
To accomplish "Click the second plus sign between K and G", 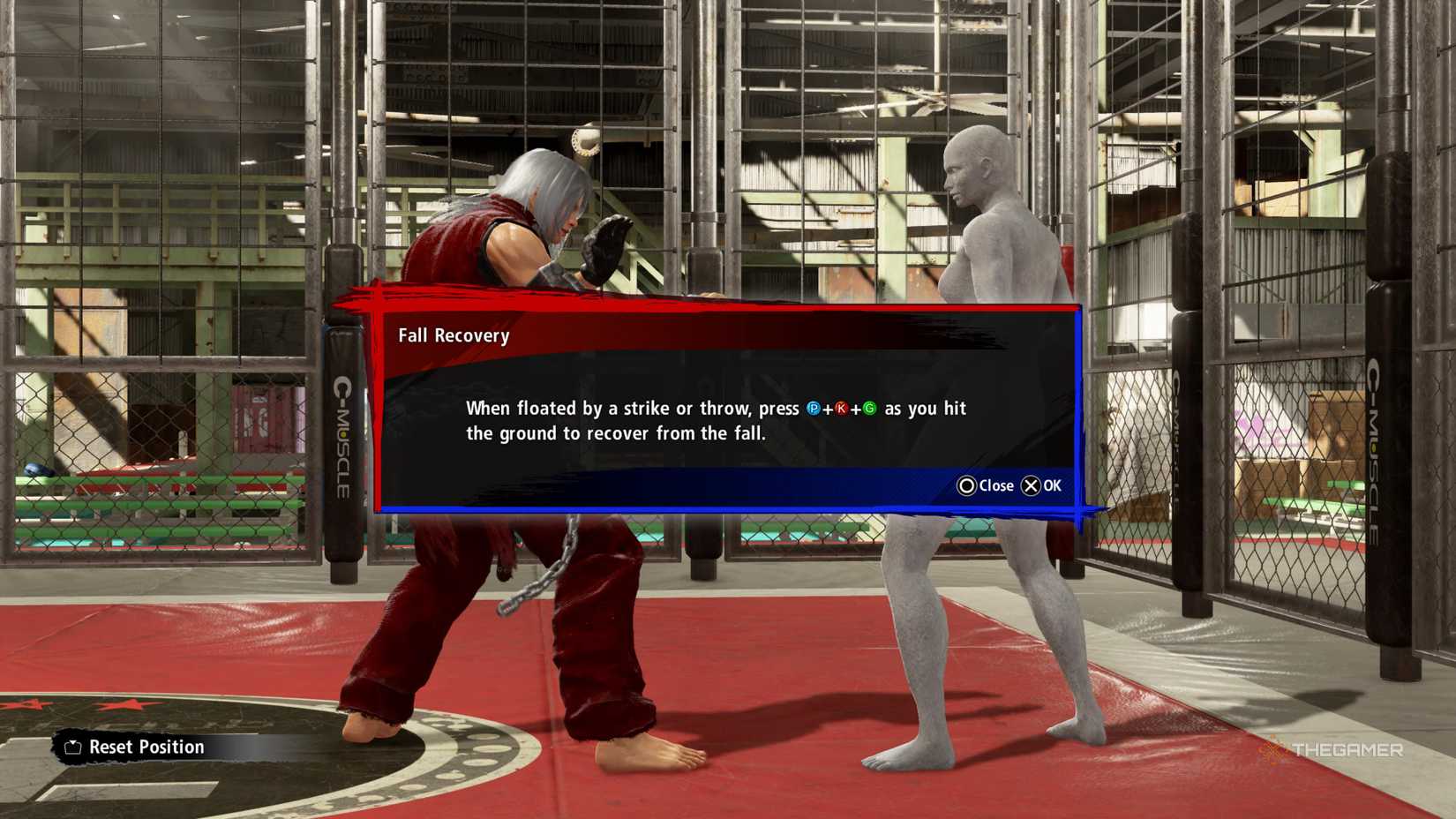I will 856,409.
